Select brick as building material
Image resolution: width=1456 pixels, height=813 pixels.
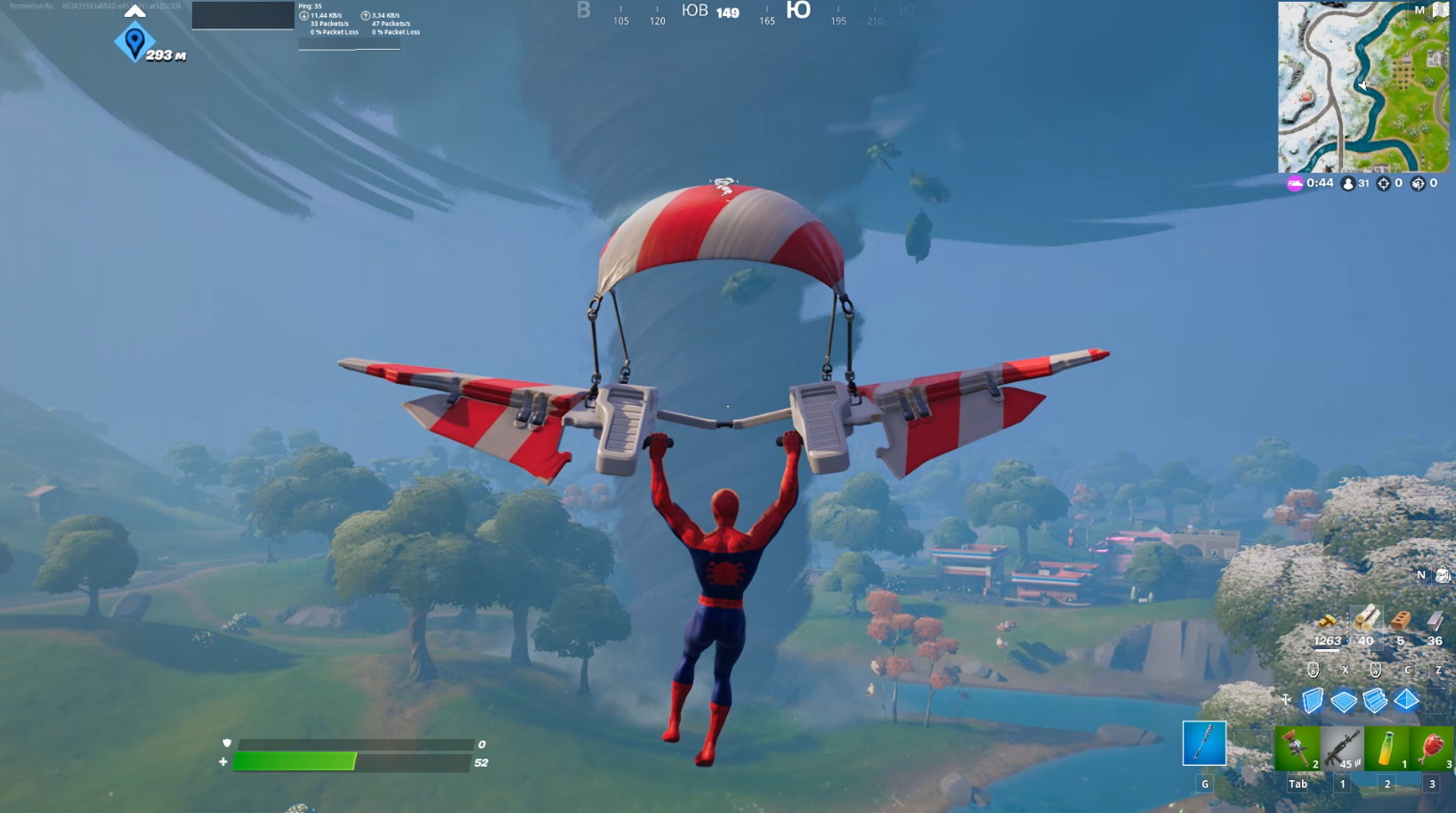(x=1400, y=621)
